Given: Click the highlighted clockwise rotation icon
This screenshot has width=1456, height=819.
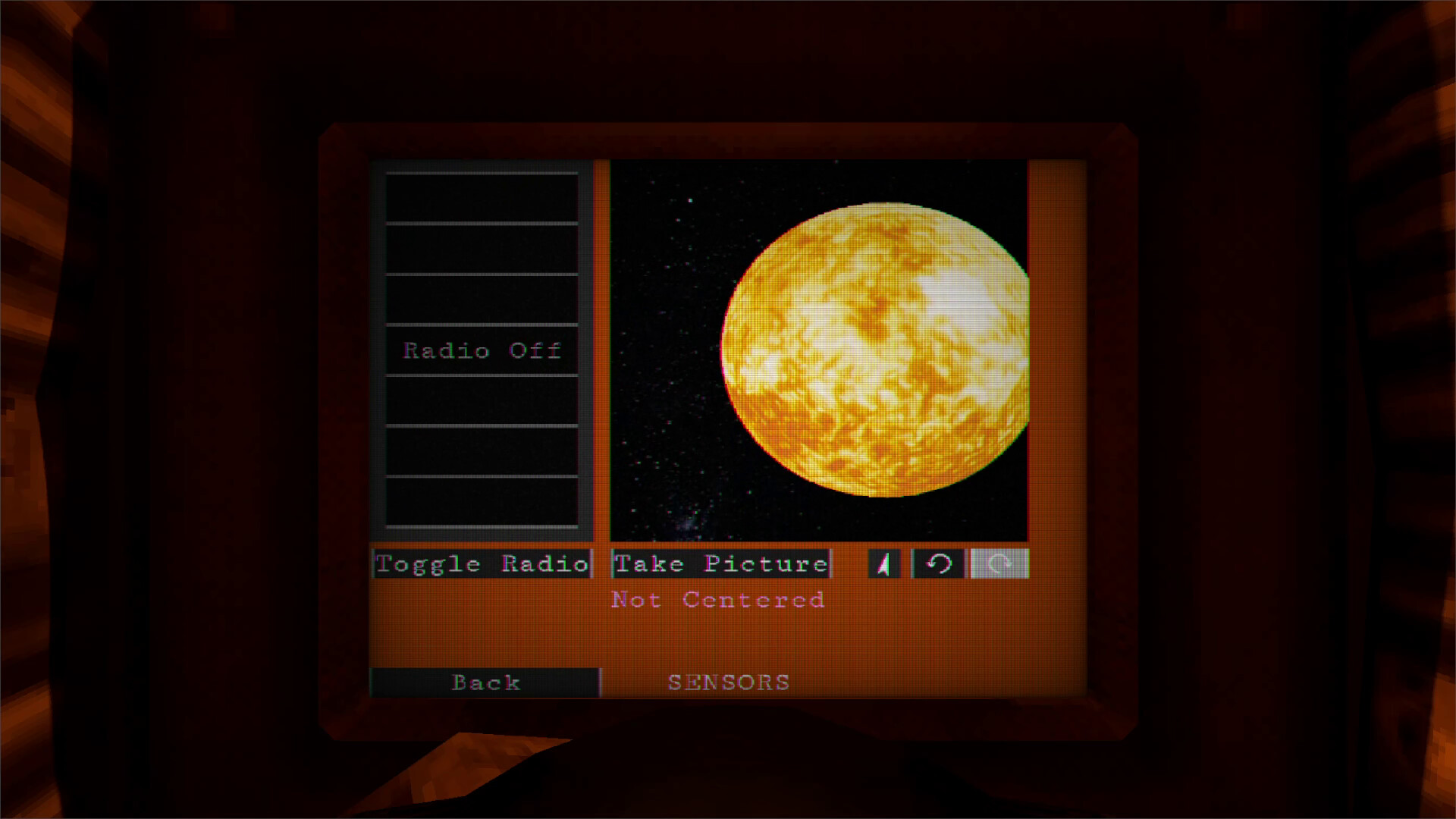Looking at the screenshot, I should [999, 563].
